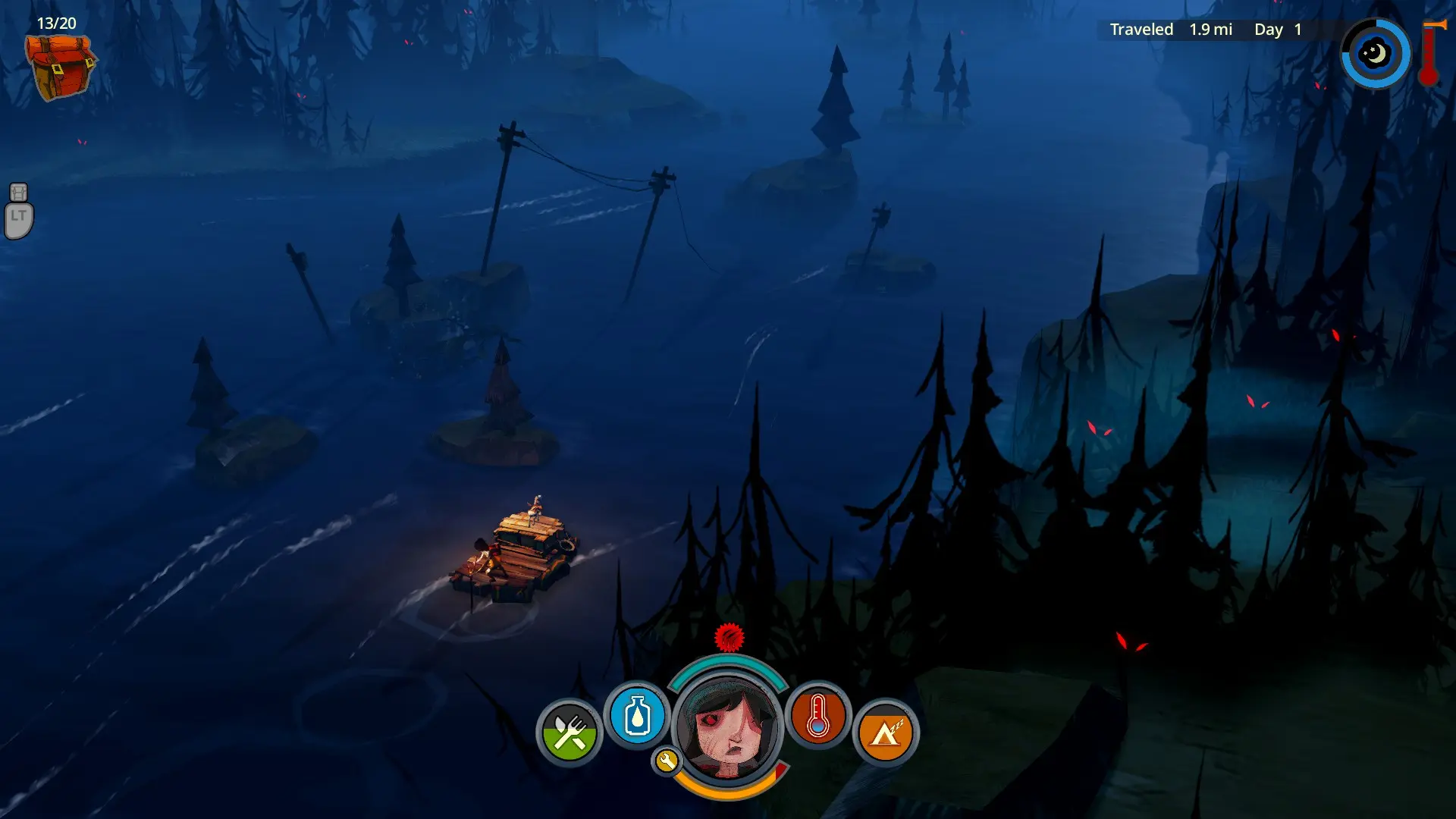
Task: Select the hunger fork and knife icon
Action: pyautogui.click(x=569, y=733)
